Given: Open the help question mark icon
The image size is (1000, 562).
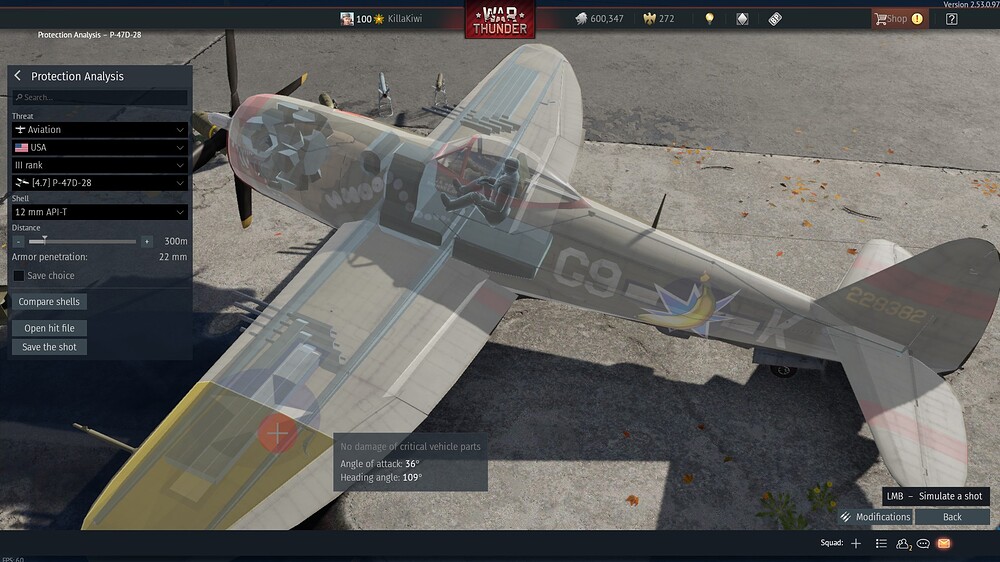Looking at the screenshot, I should (x=951, y=19).
